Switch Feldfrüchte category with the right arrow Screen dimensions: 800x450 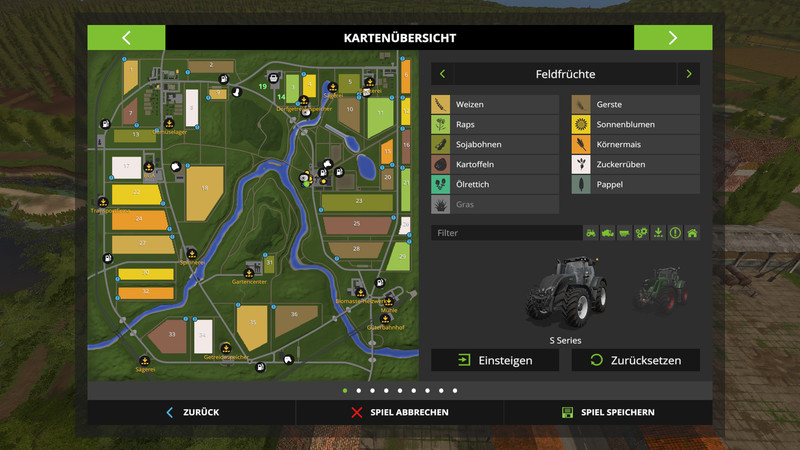pos(688,74)
